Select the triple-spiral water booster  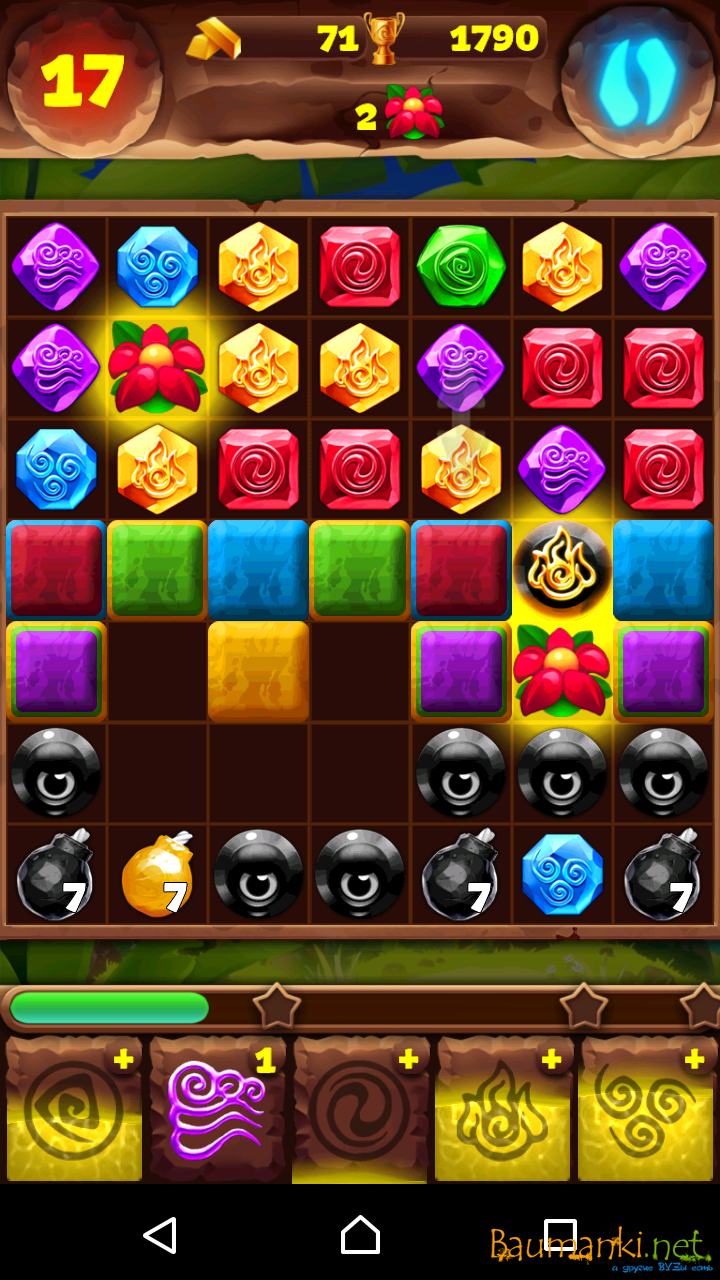coord(646,1111)
